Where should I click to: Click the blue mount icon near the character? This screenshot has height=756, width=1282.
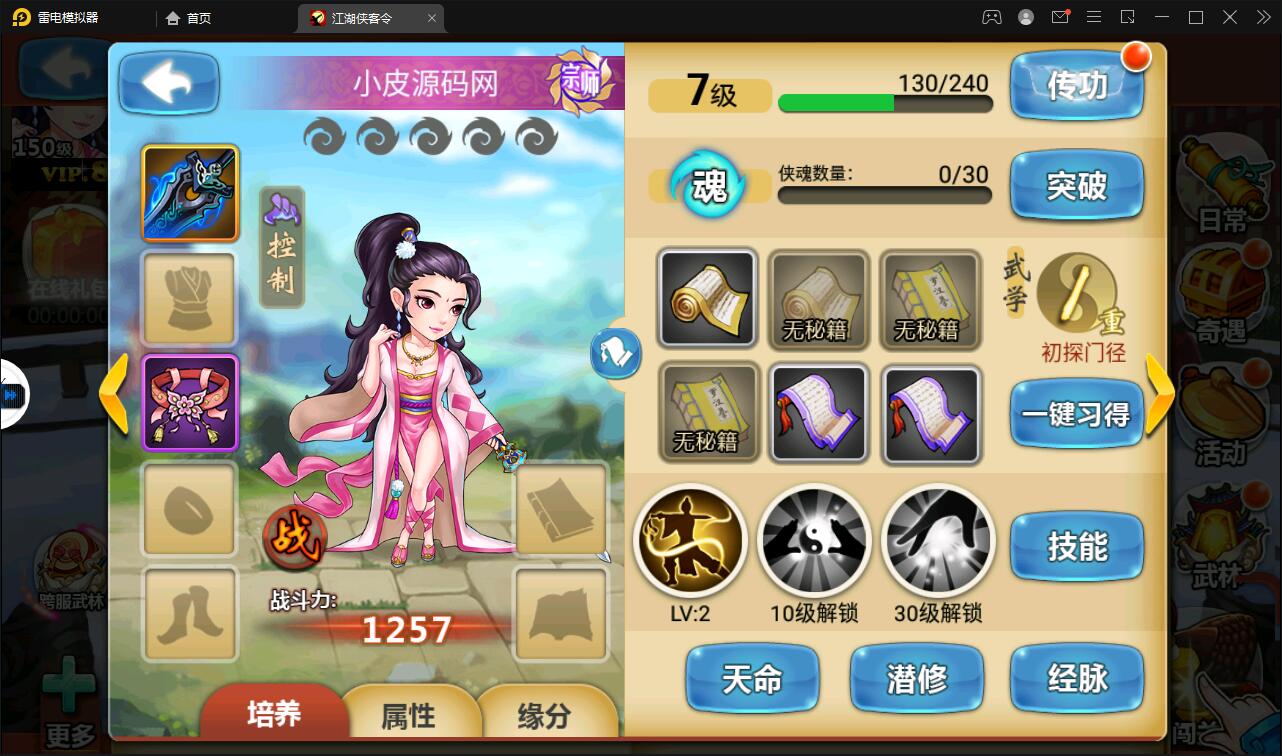616,354
